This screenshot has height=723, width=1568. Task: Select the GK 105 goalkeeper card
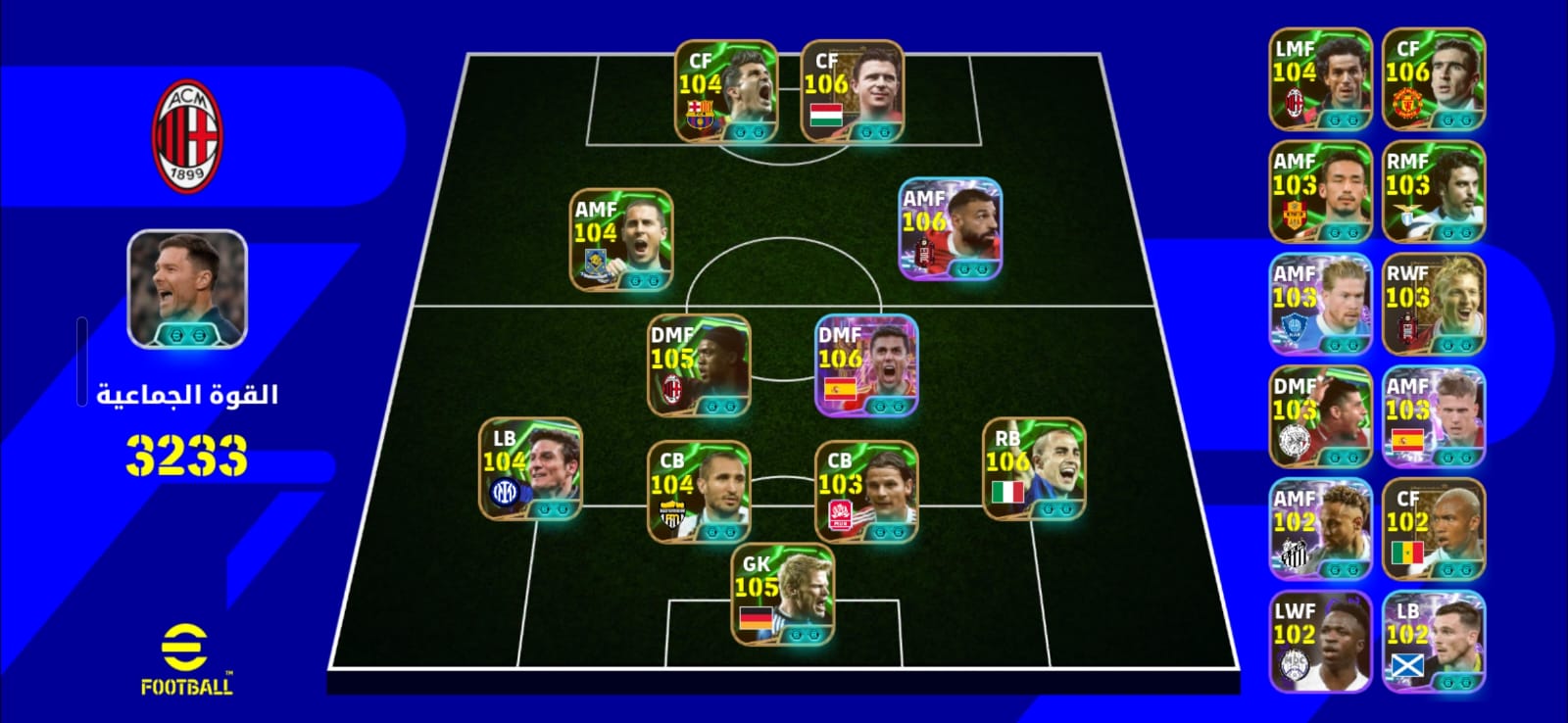coord(783,596)
